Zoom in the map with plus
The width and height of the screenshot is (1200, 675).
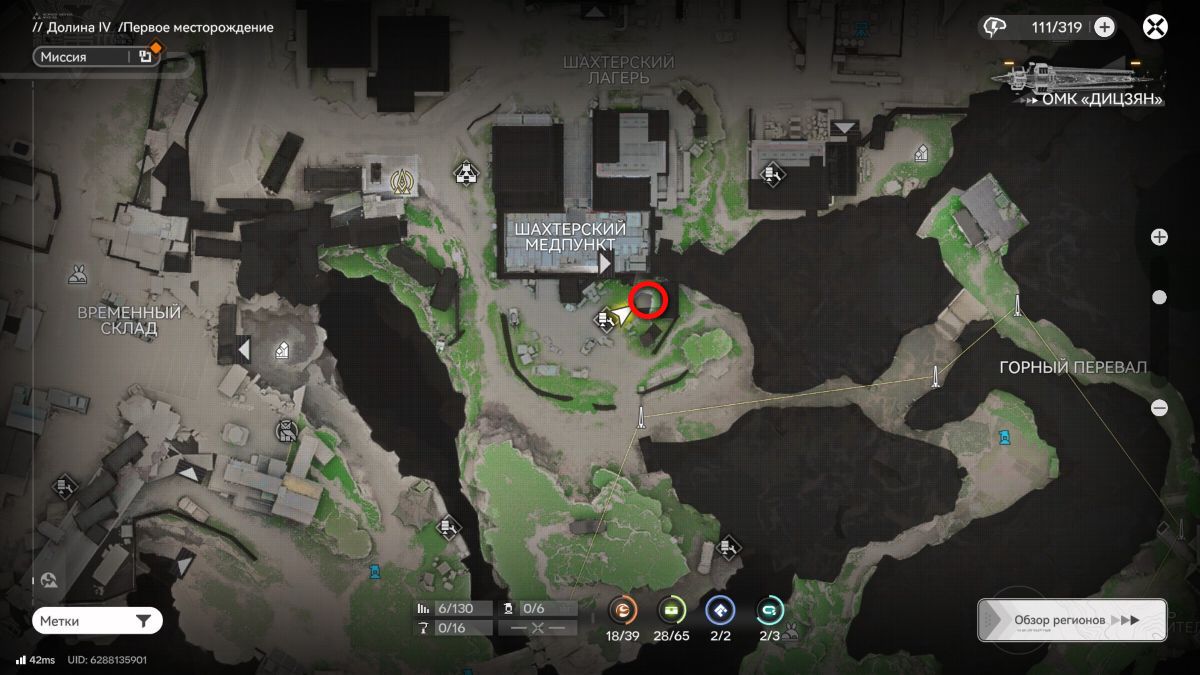click(x=1159, y=237)
